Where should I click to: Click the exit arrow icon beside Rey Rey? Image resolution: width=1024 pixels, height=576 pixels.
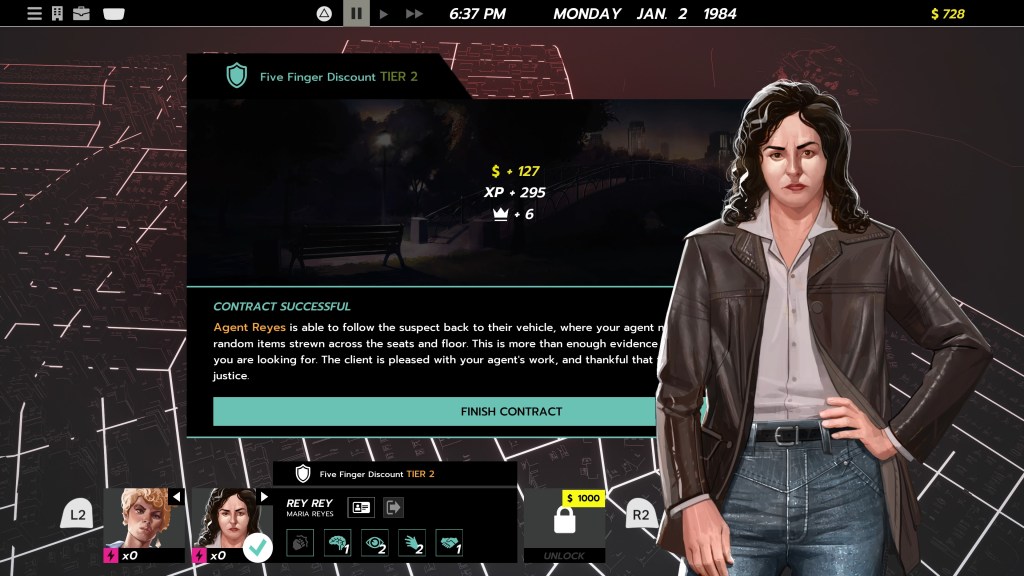[393, 508]
